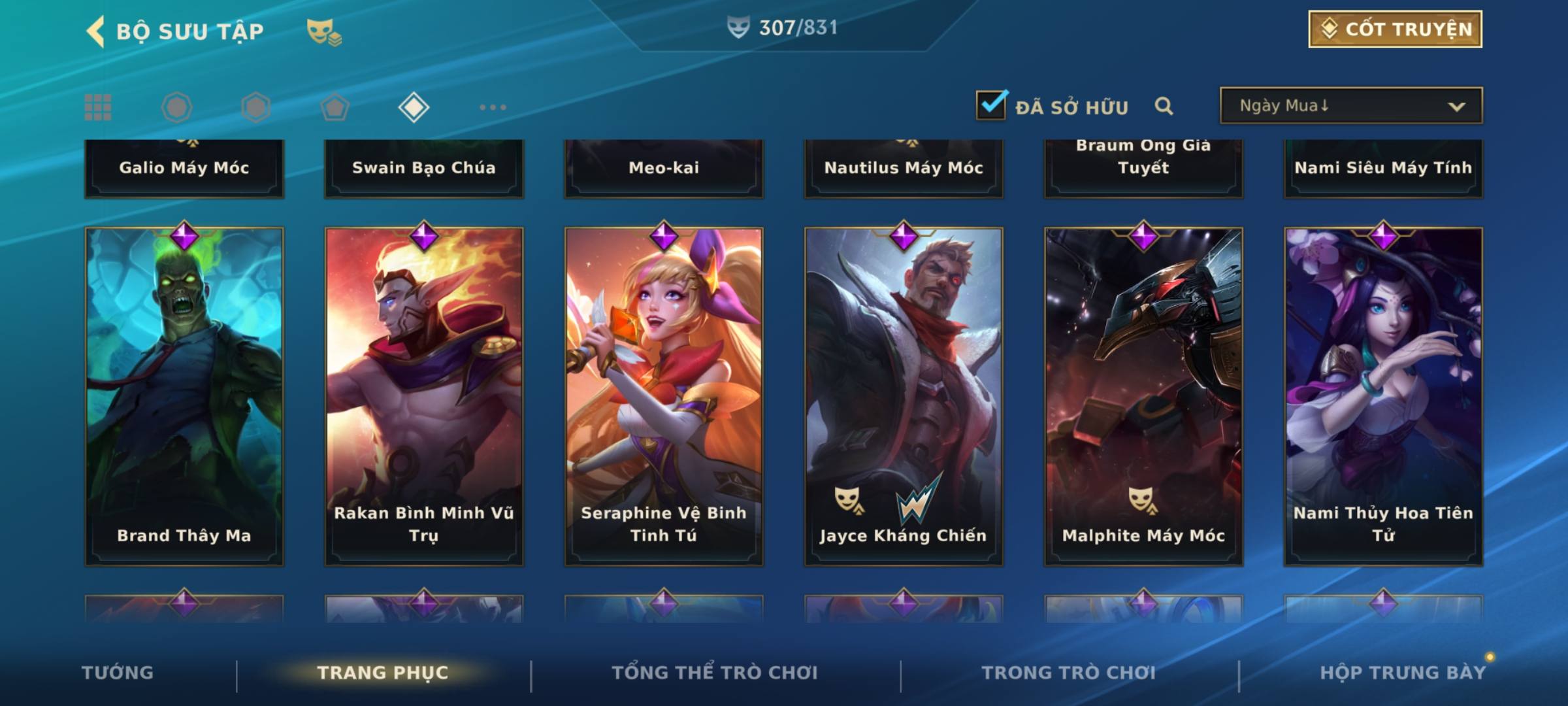
Task: Choose the pentagon rarity filter
Action: (335, 107)
